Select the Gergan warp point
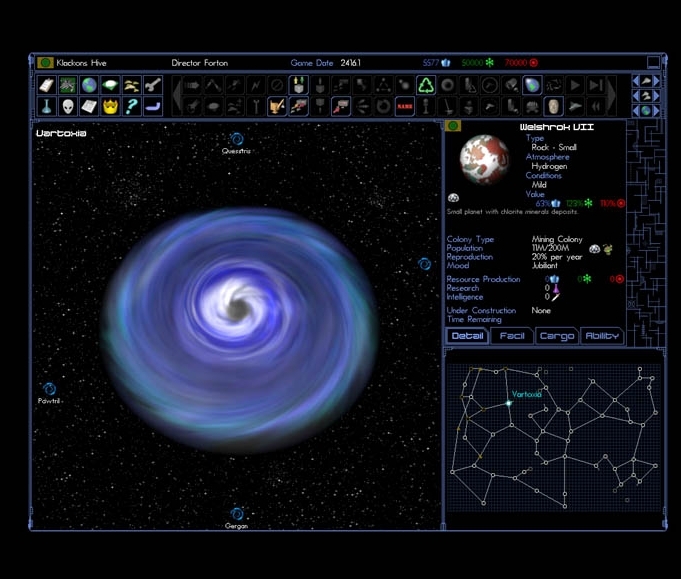 tap(237, 514)
